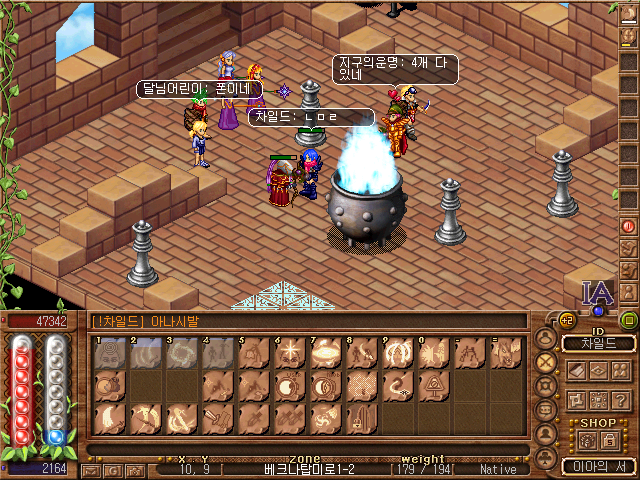640x480 pixels.
Task: Select the skill in hotkey slot 6
Action: pyautogui.click(x=289, y=353)
